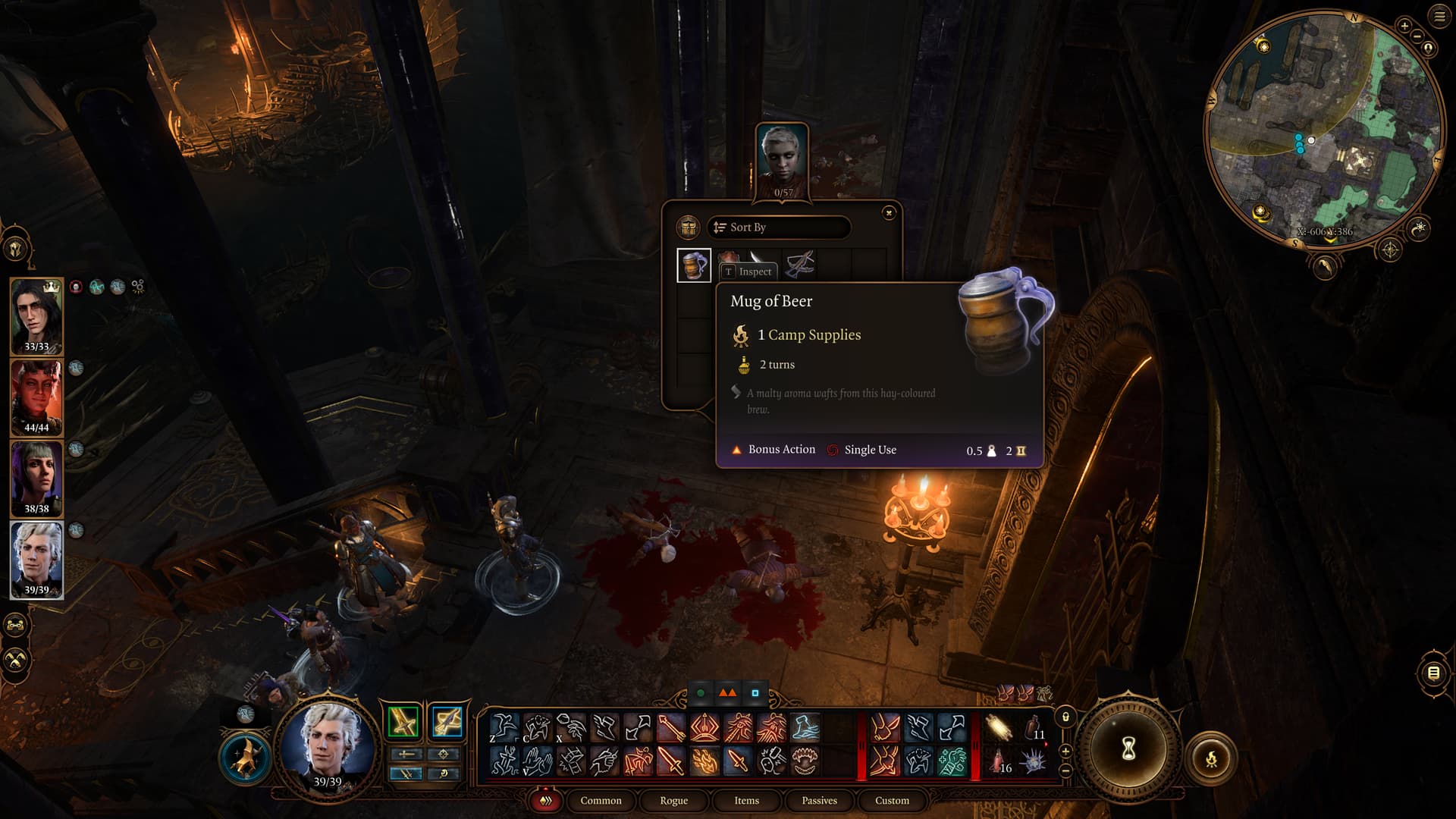
Task: Open the Items hotbar tab
Action: [746, 801]
